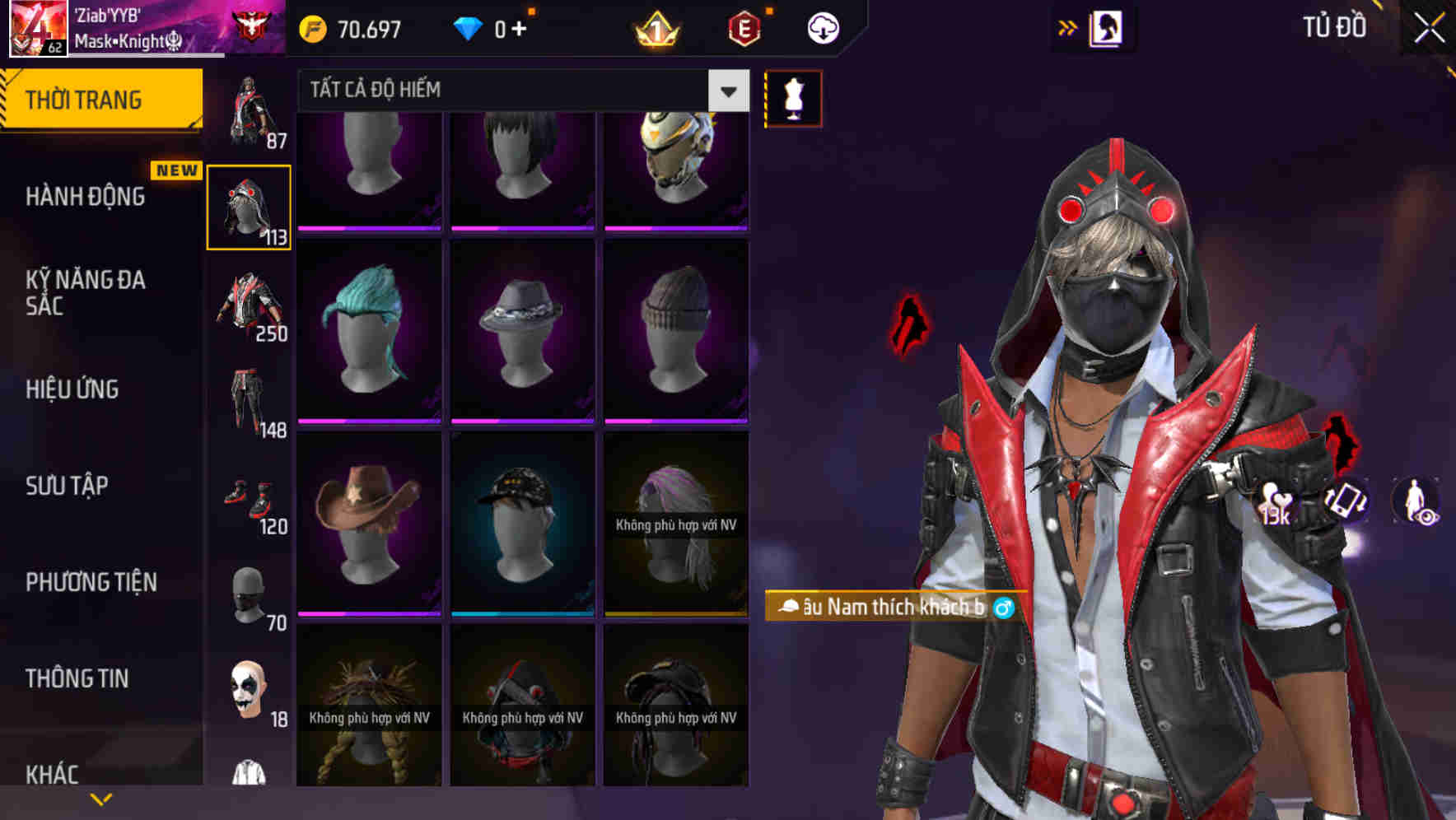
Task: Select the teal hairstyle item thumbnail
Action: pyautogui.click(x=369, y=329)
